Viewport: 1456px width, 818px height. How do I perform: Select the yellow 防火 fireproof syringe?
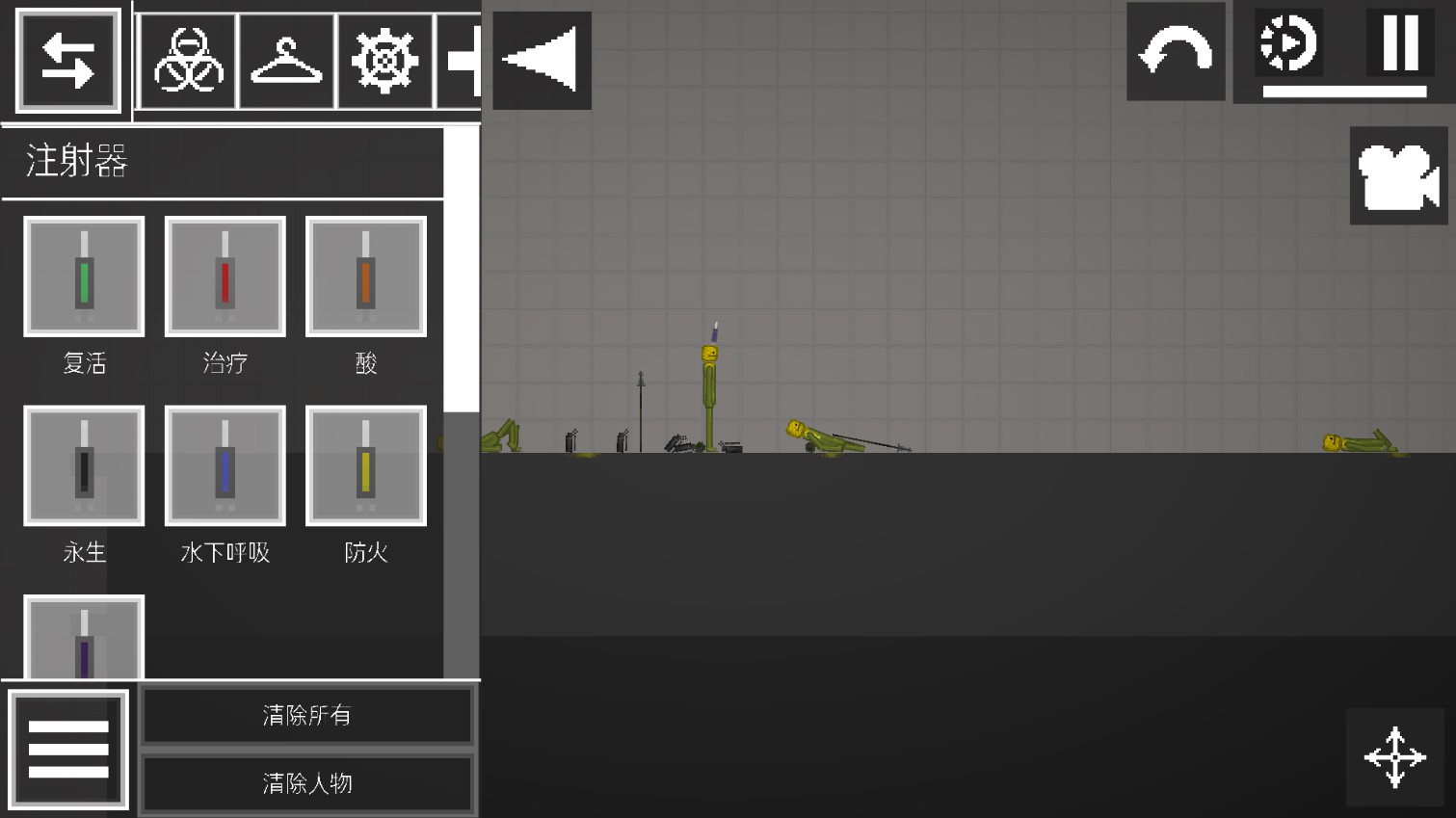365,466
